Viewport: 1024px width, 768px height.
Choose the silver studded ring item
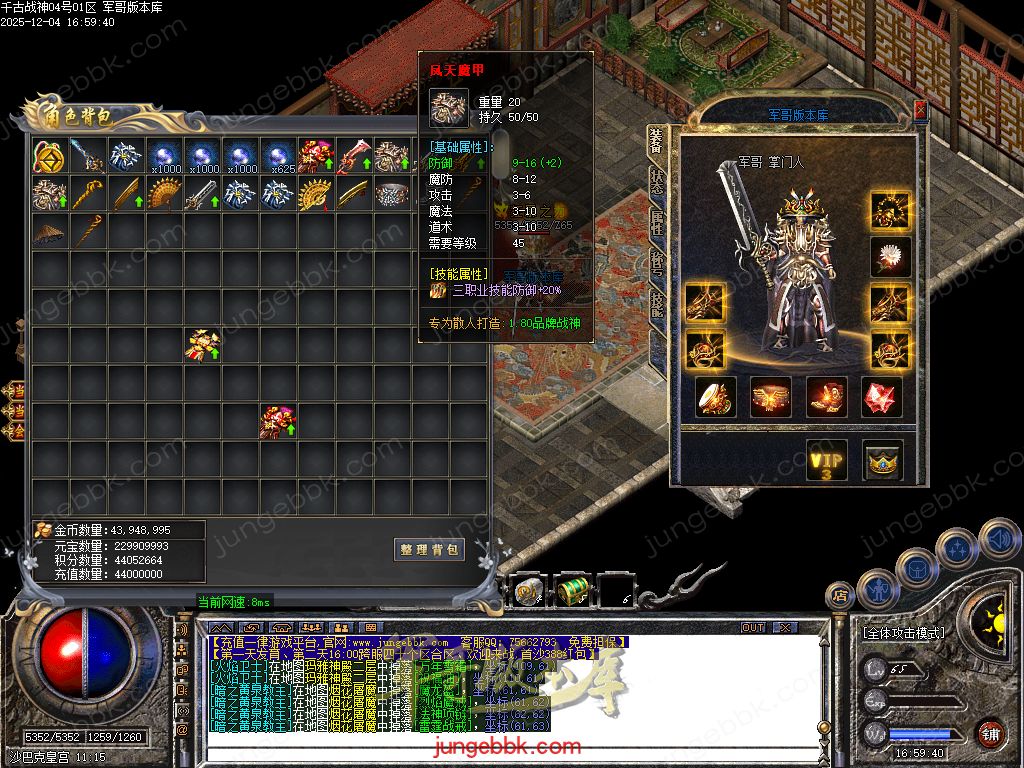[391, 195]
